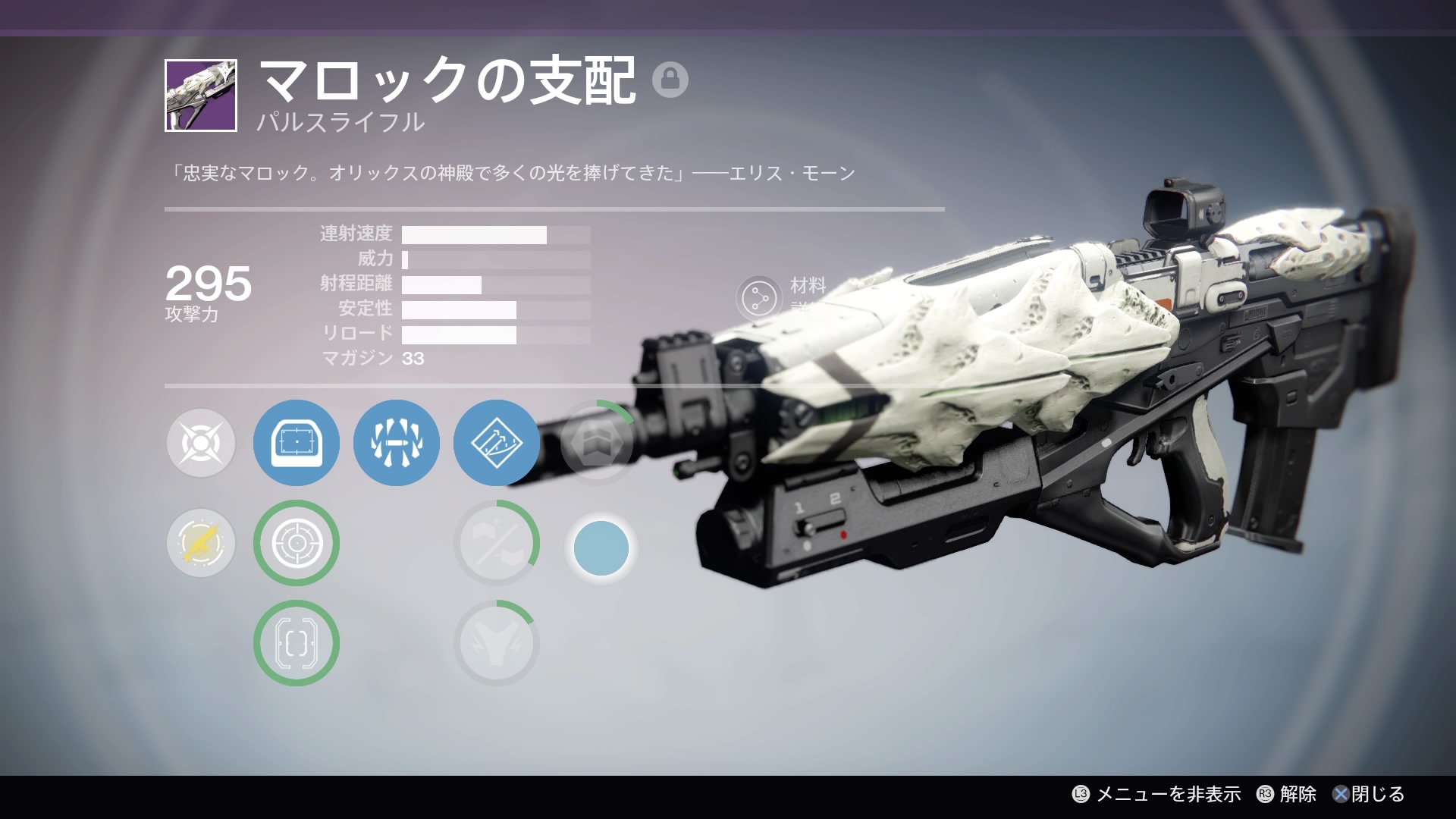Viewport: 1456px width, 819px height.
Task: Click the weapon thumbnail beside the title
Action: tap(201, 96)
